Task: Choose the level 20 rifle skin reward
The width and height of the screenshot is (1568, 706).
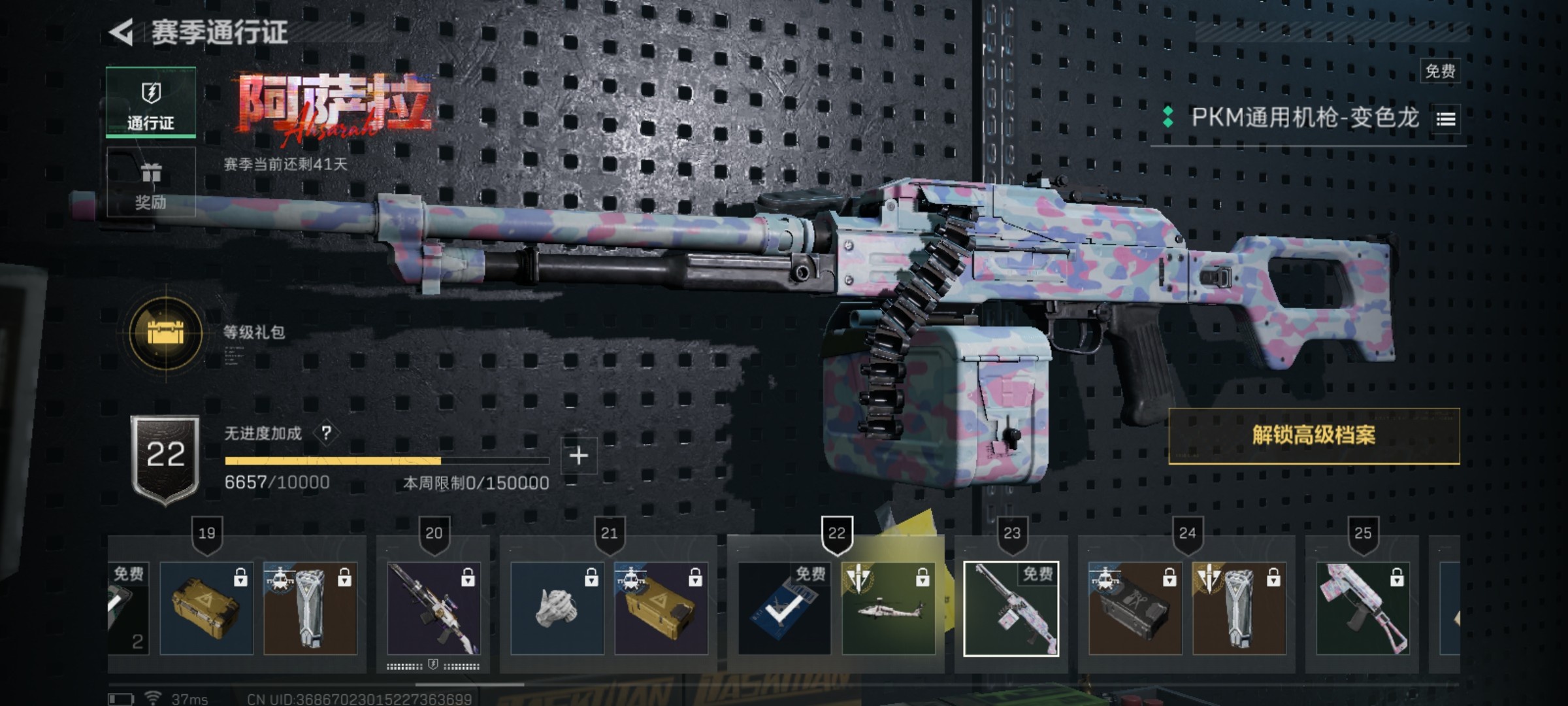Action: tap(434, 608)
